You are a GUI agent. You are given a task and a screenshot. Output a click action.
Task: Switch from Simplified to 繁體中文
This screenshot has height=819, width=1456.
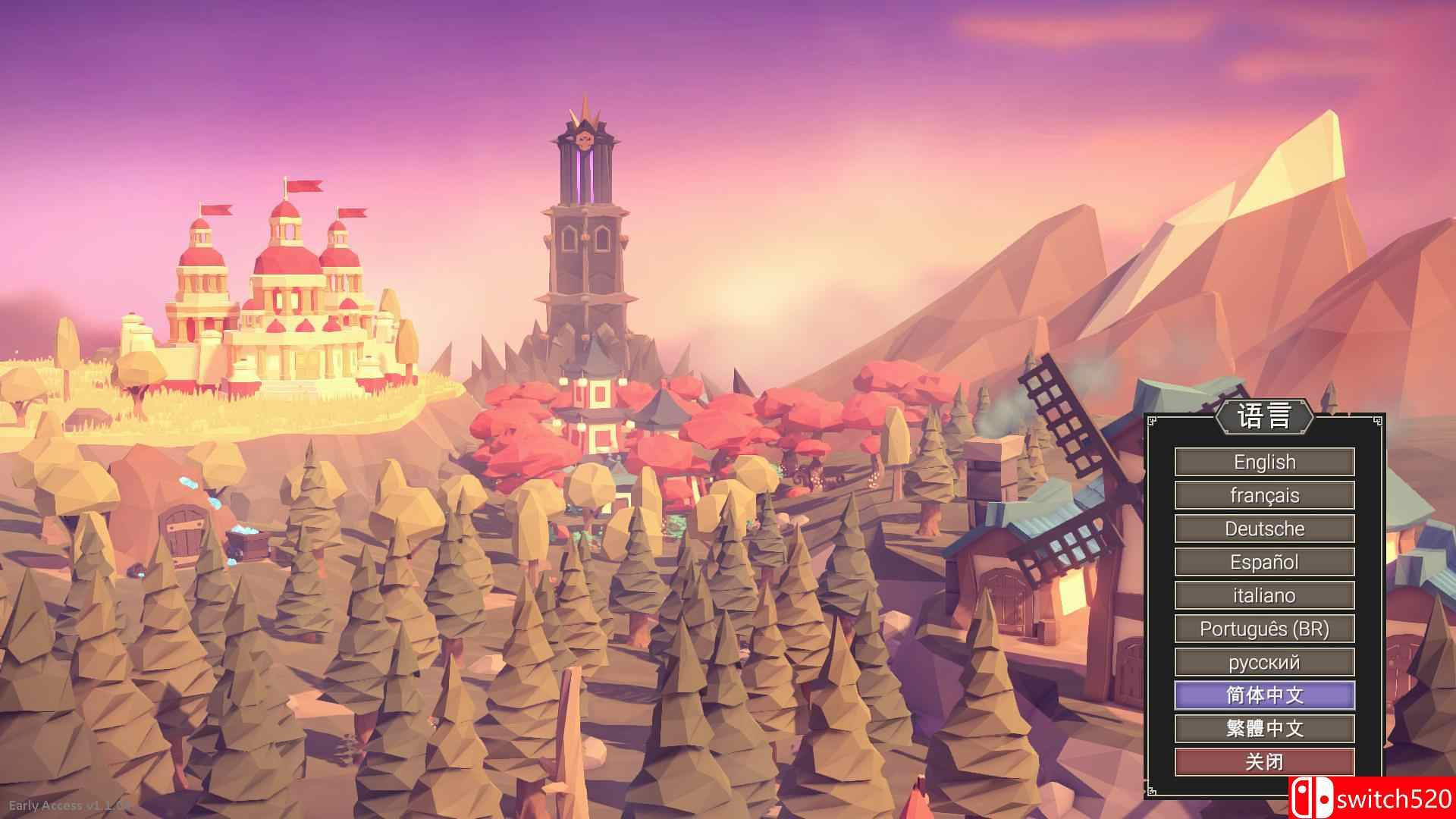(1263, 728)
